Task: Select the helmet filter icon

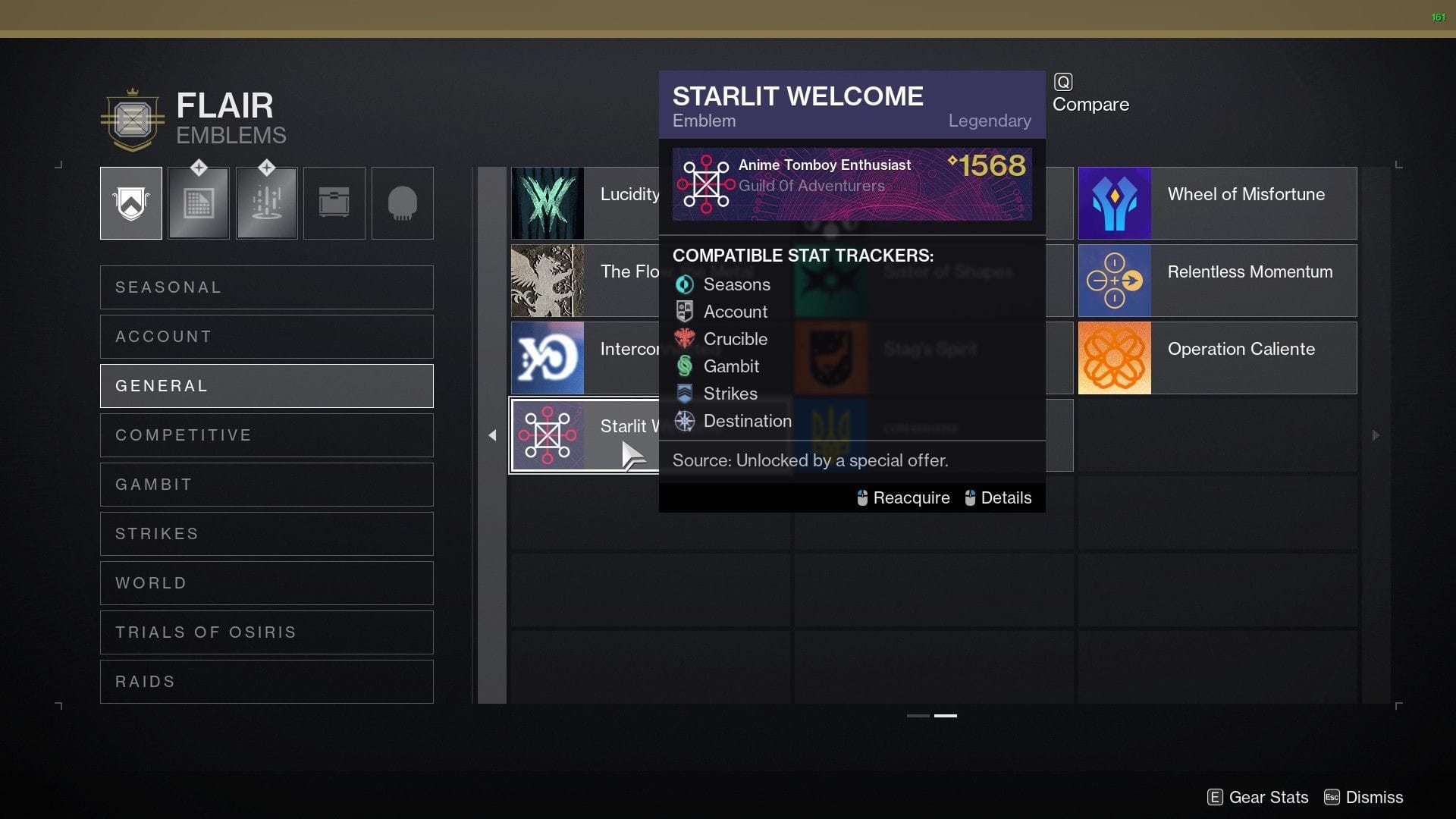Action: (403, 202)
